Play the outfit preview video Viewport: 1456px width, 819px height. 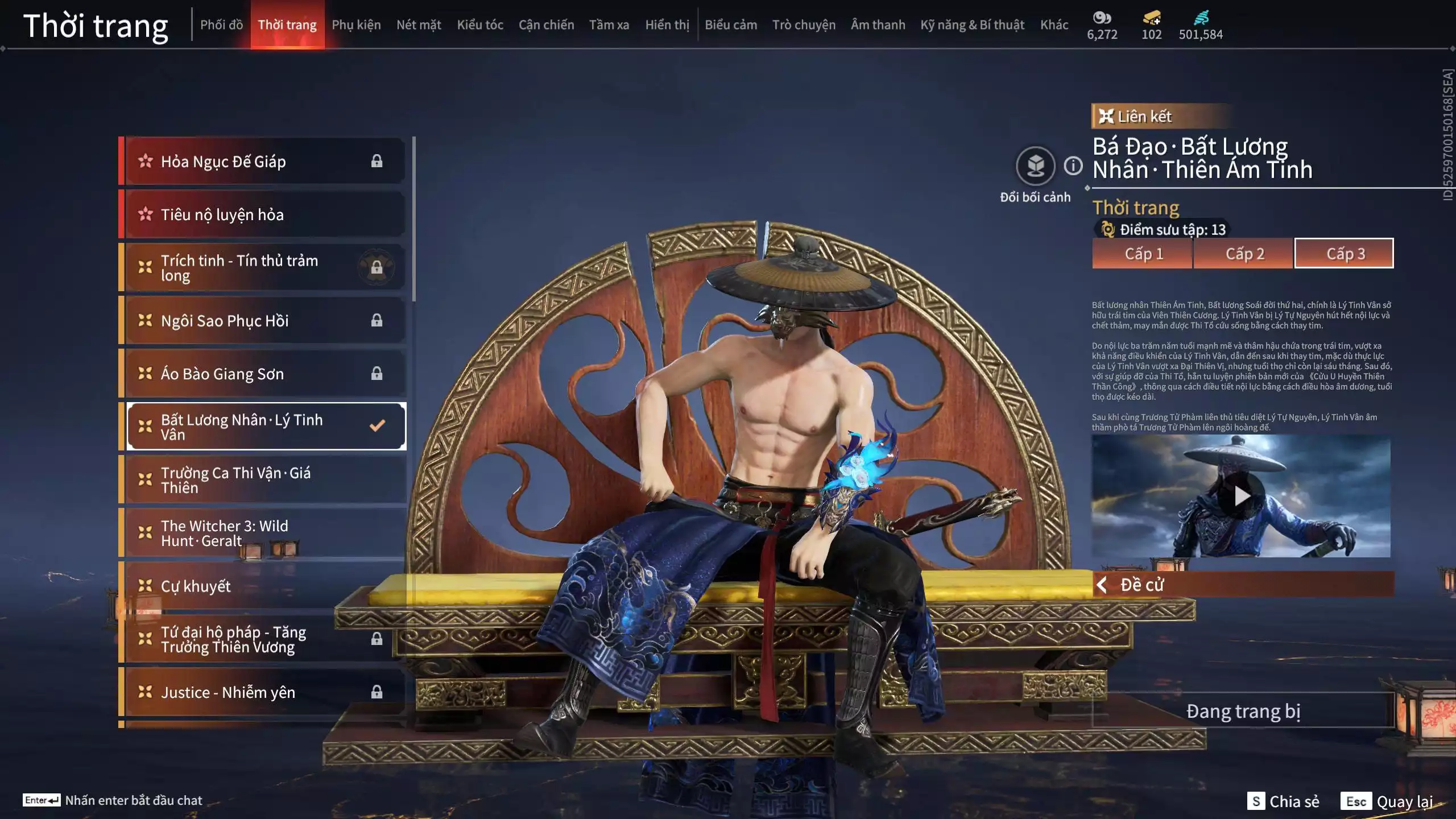[1241, 496]
